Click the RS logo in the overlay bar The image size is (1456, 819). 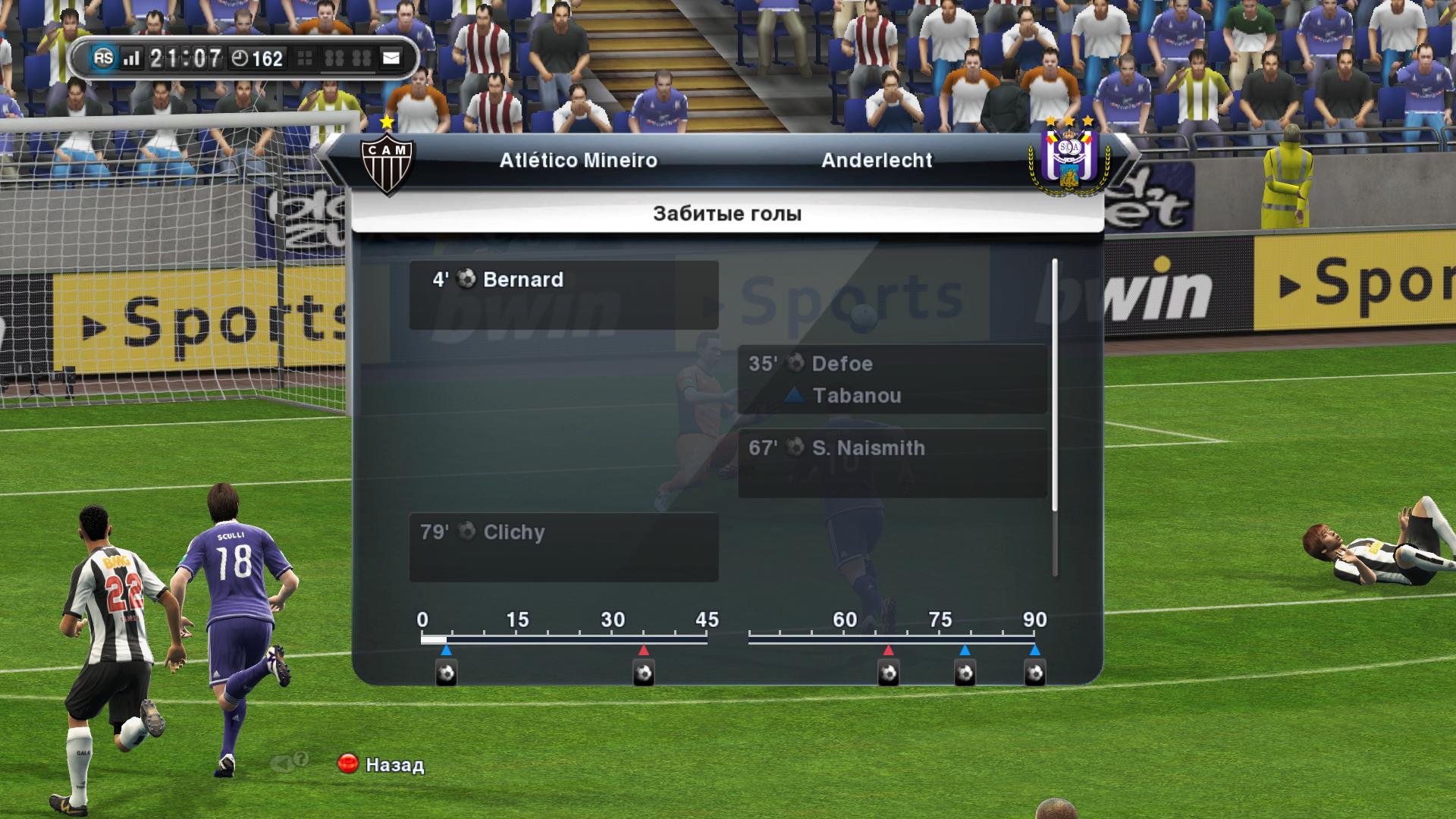pyautogui.click(x=104, y=58)
